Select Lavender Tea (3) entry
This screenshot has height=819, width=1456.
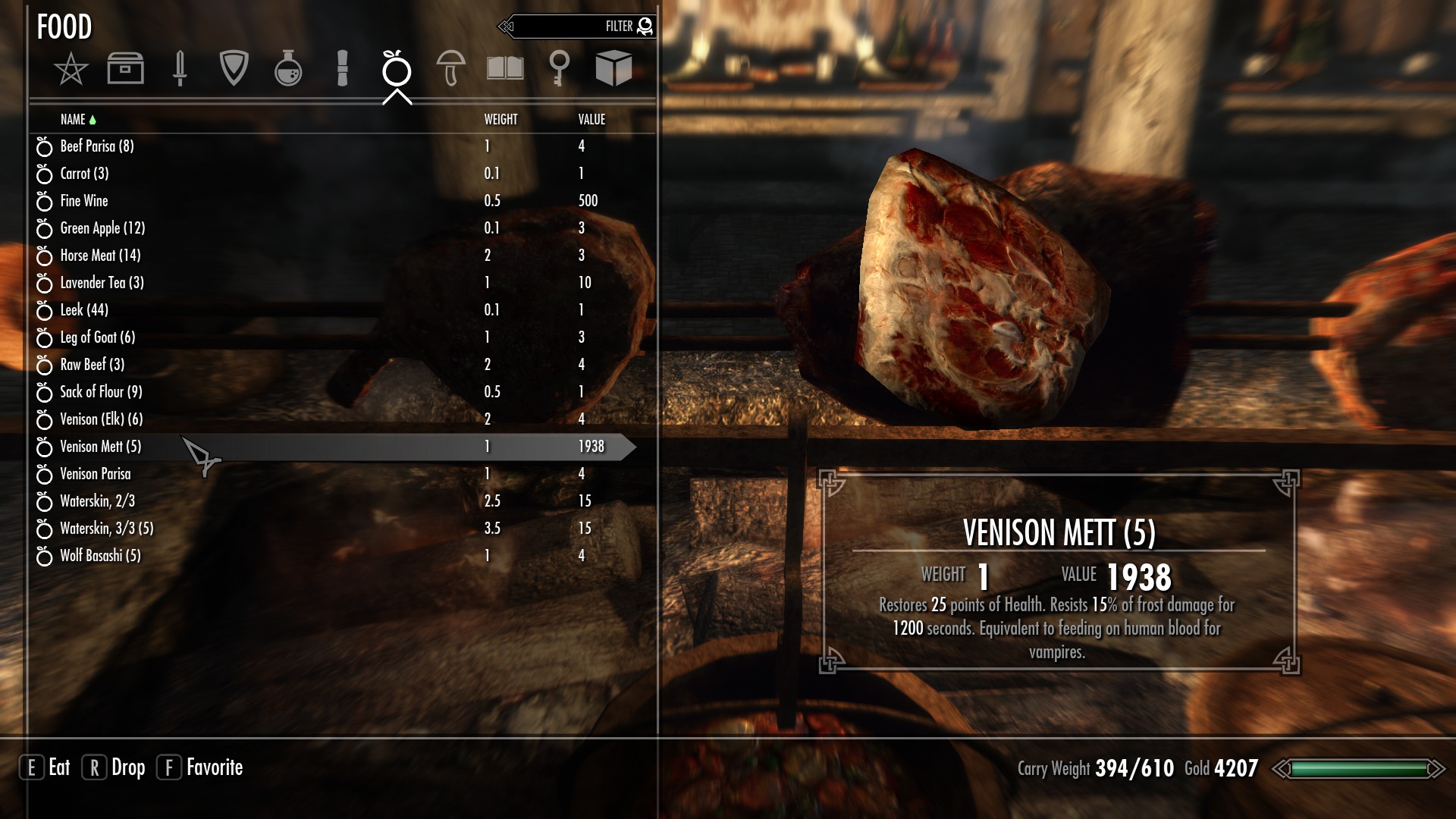point(102,283)
